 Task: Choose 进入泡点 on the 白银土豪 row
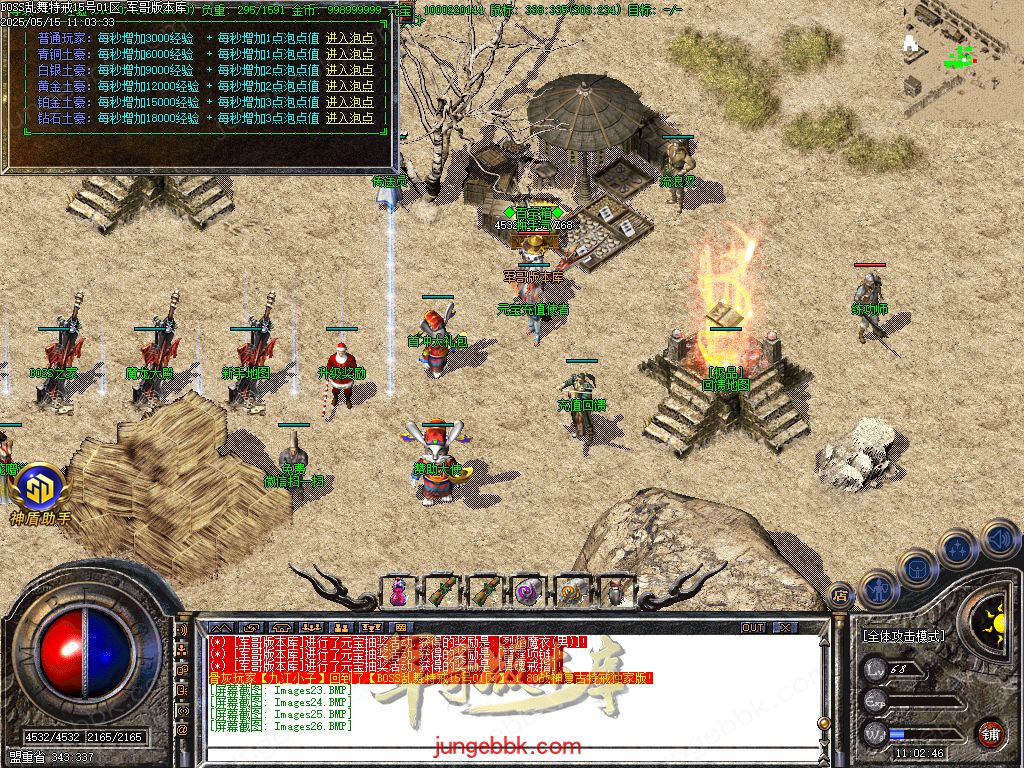point(349,70)
